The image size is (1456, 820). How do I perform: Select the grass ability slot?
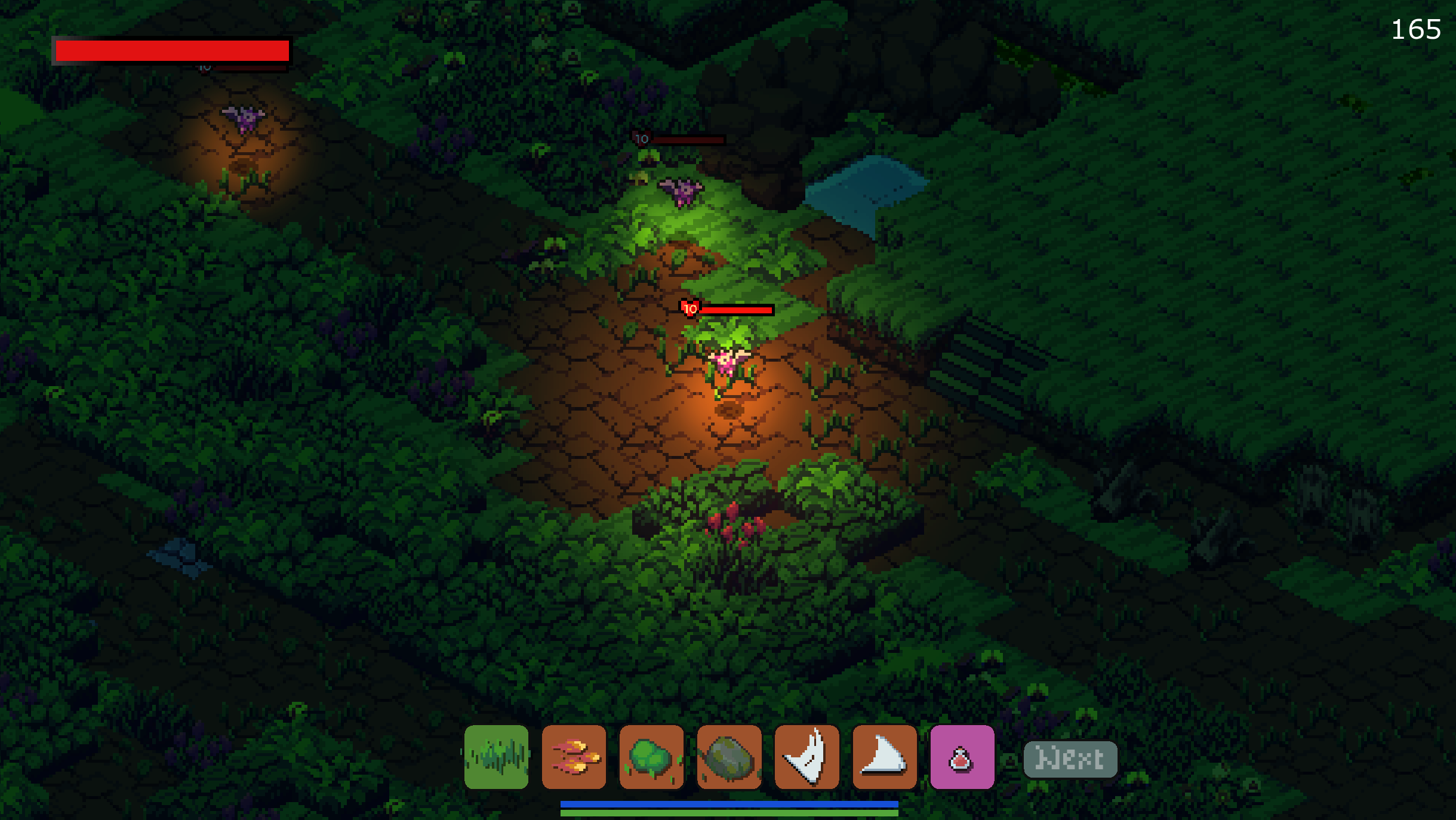click(496, 757)
